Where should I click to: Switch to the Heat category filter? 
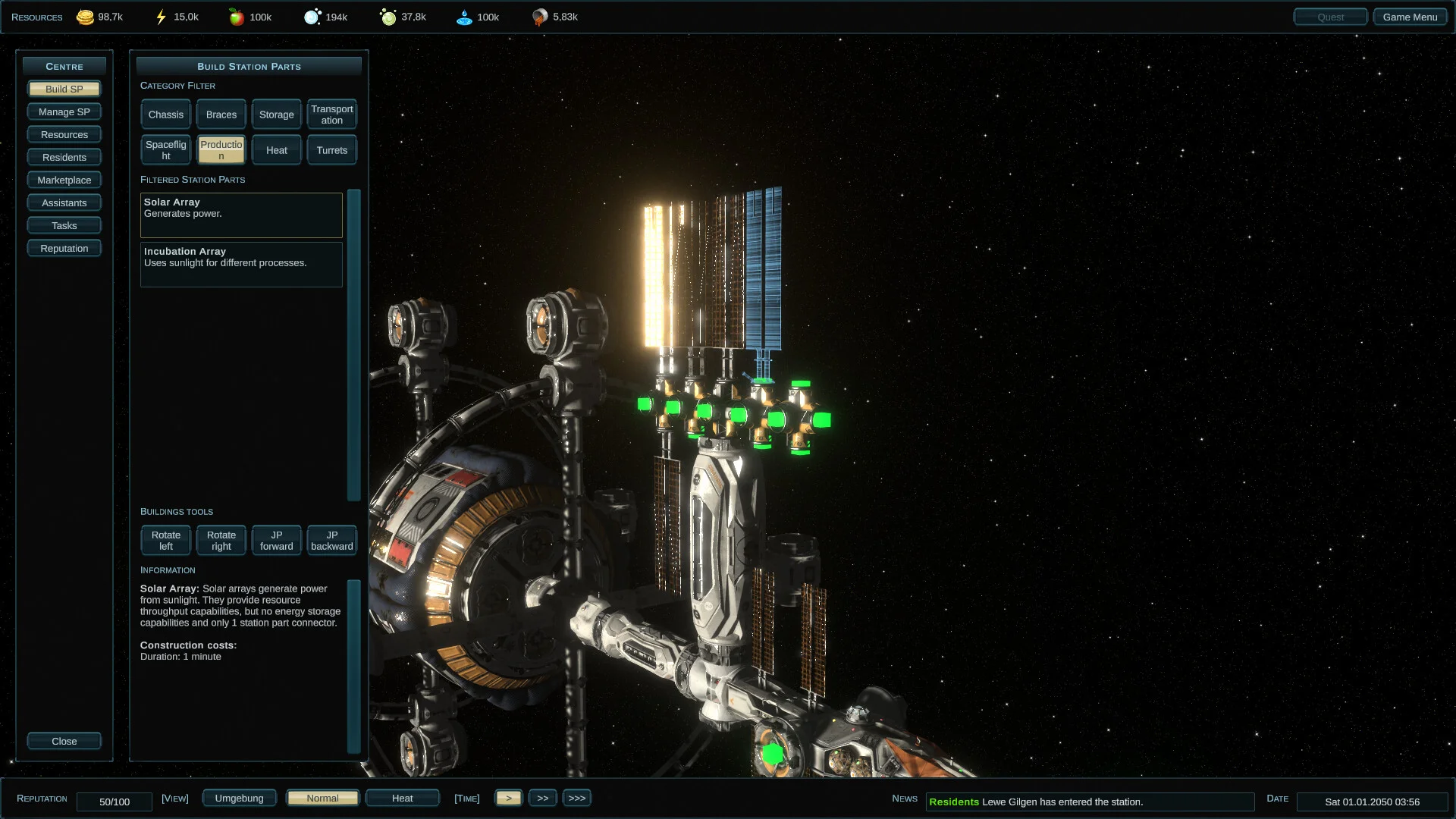point(276,150)
